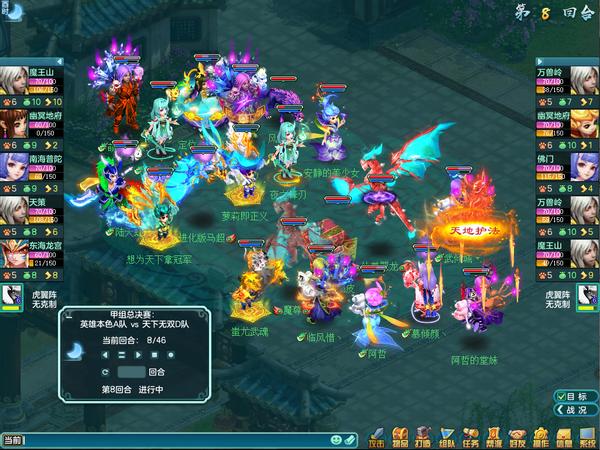
Task: Open the 系统 (System) settings
Action: coord(587,438)
